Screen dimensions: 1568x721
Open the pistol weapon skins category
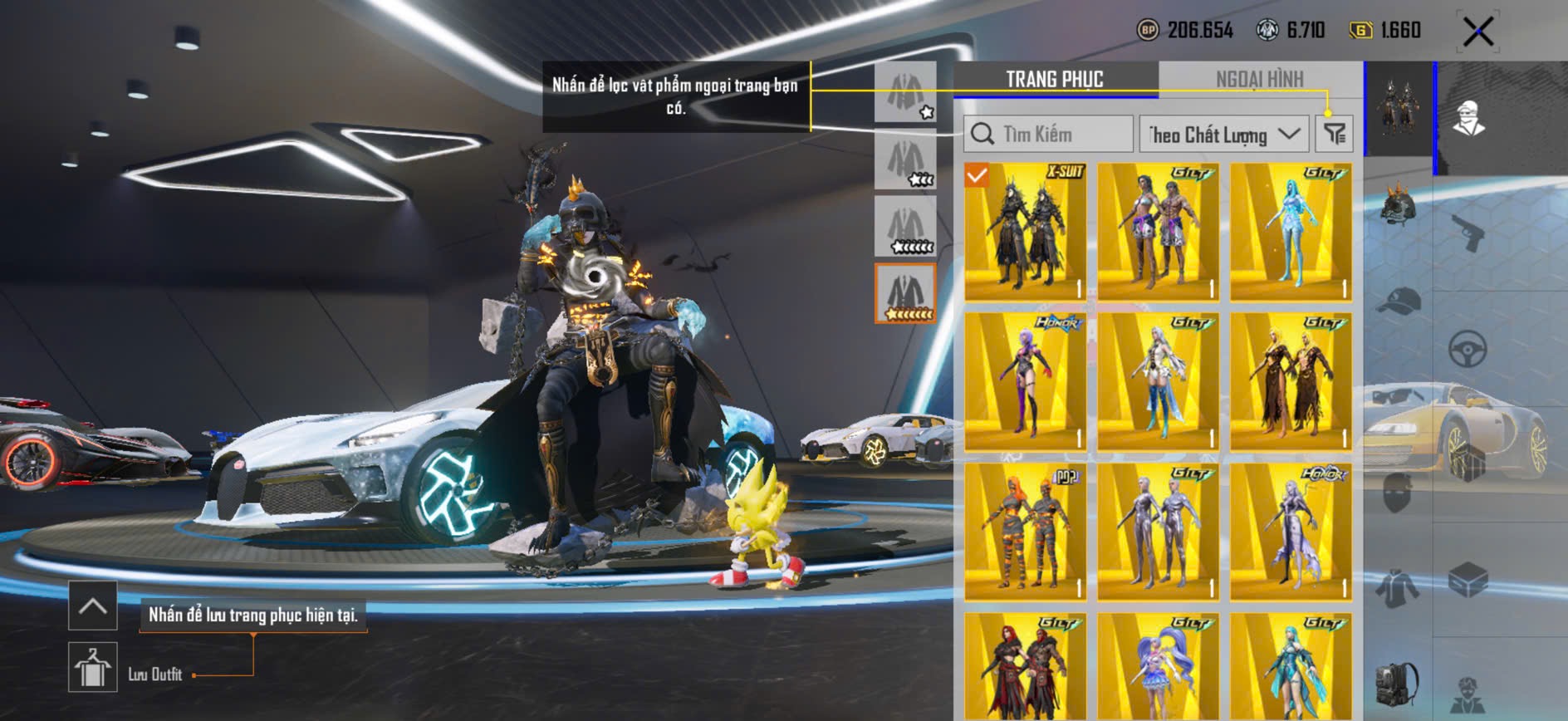tap(1468, 233)
